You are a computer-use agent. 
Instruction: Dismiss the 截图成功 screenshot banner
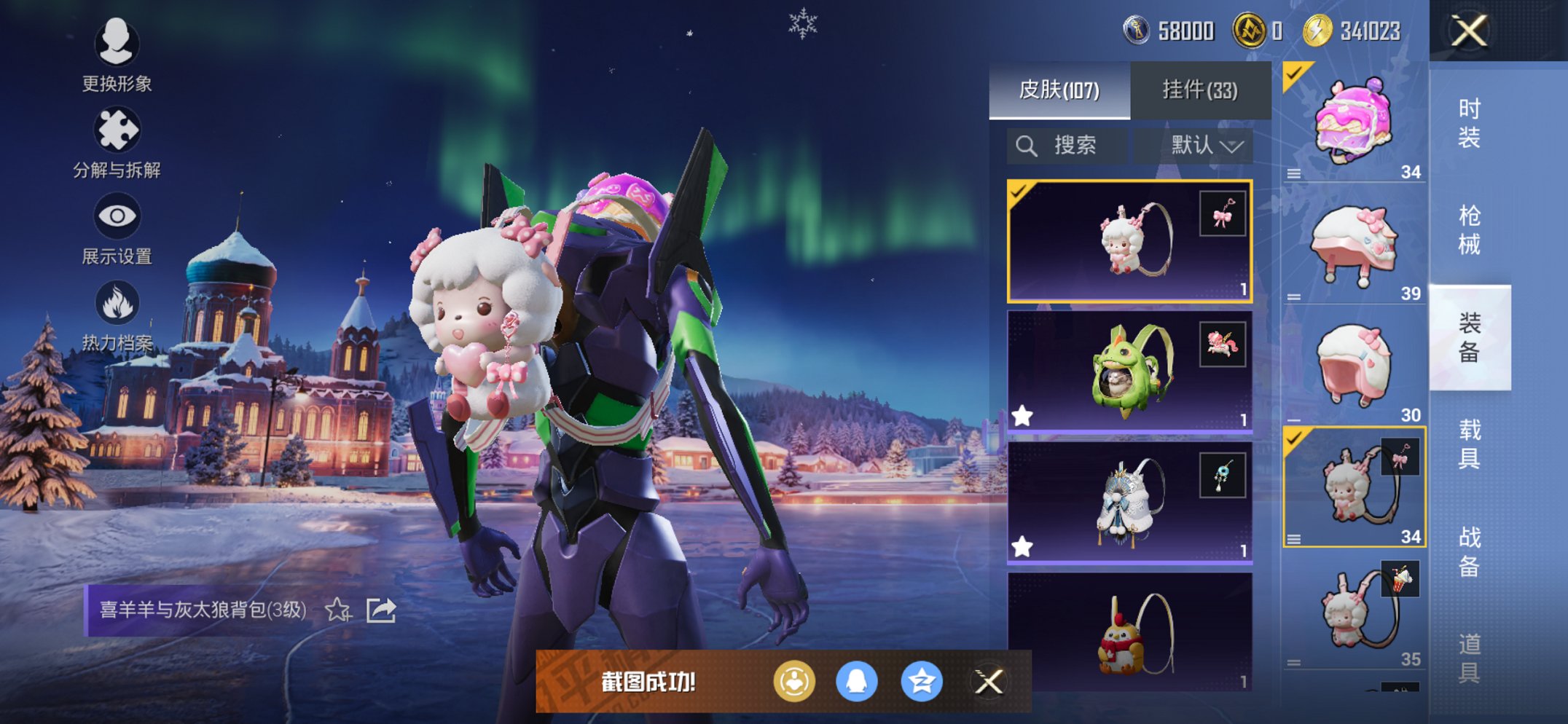tap(989, 682)
